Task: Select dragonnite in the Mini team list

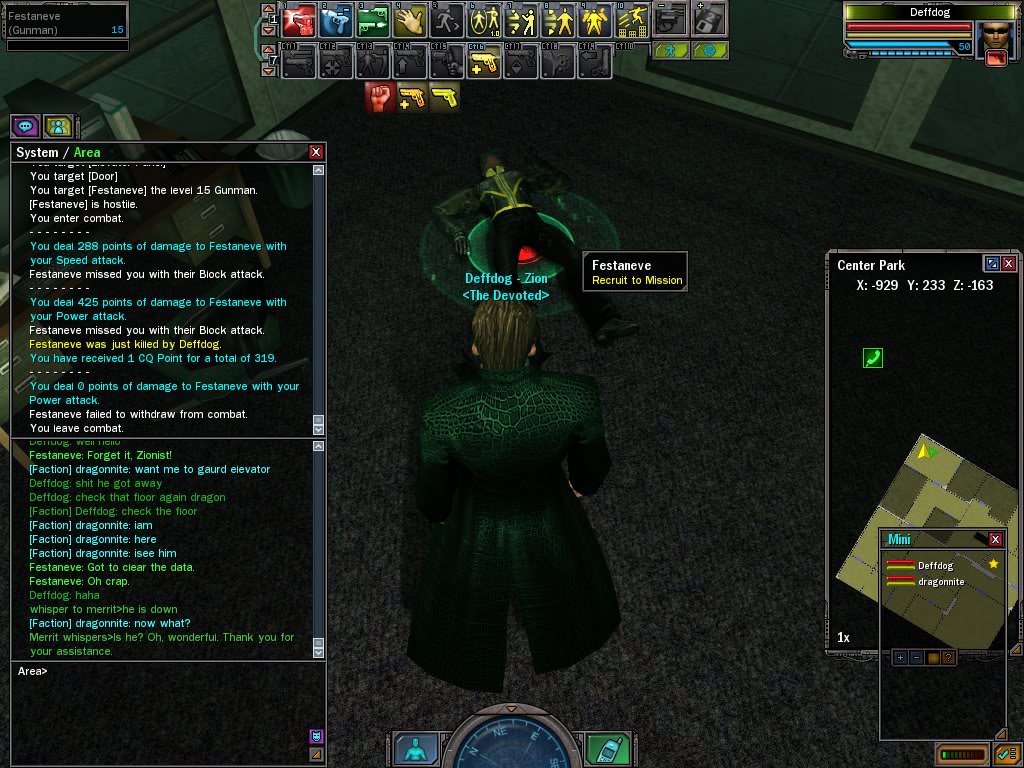Action: click(940, 581)
